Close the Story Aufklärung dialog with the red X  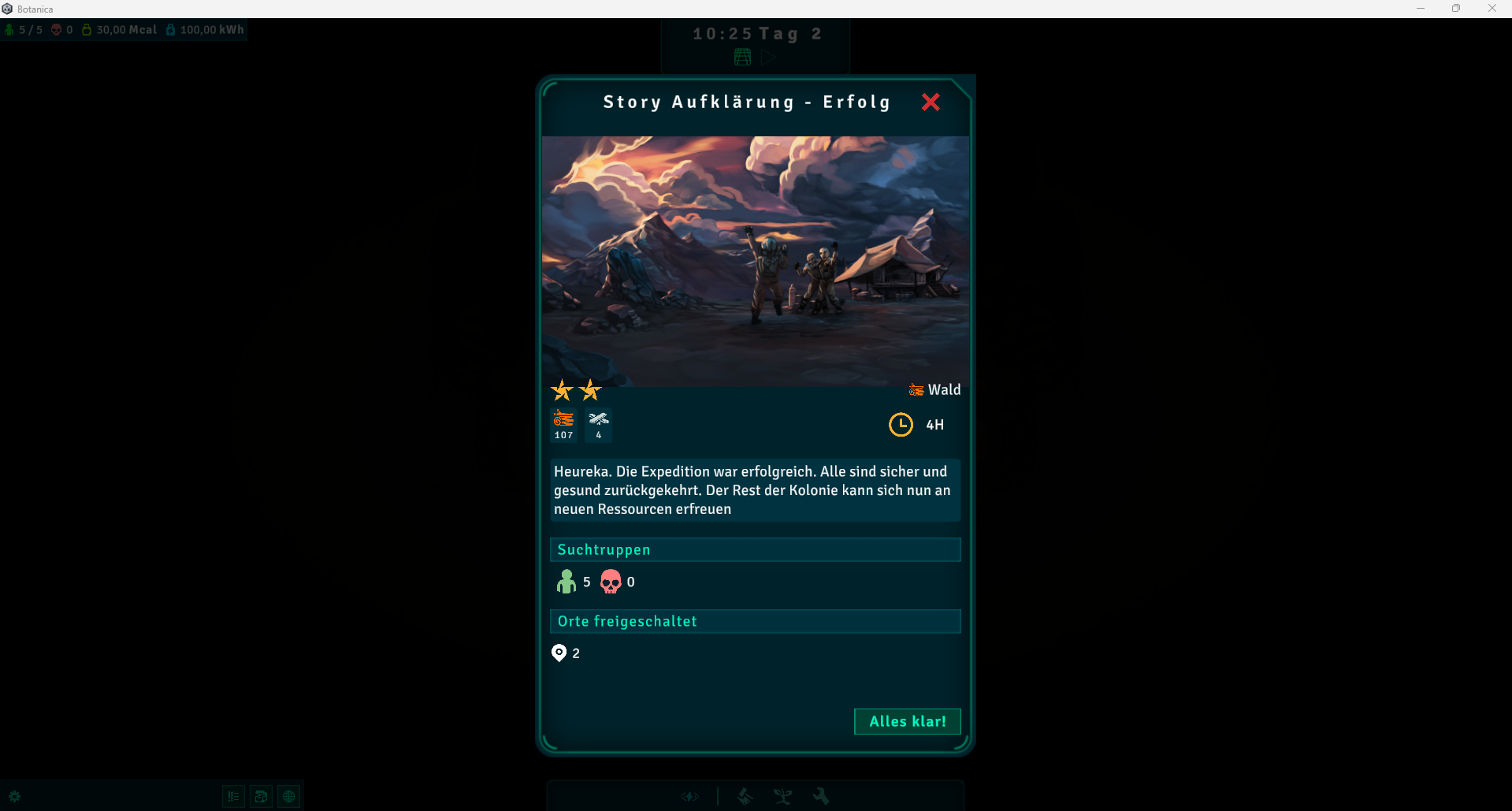coord(931,102)
